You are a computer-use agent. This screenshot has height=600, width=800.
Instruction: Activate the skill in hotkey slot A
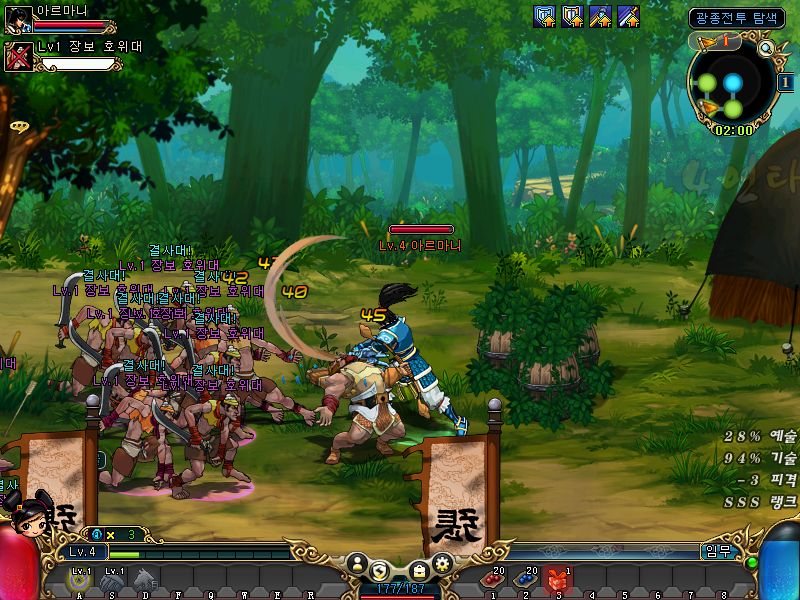[78, 578]
